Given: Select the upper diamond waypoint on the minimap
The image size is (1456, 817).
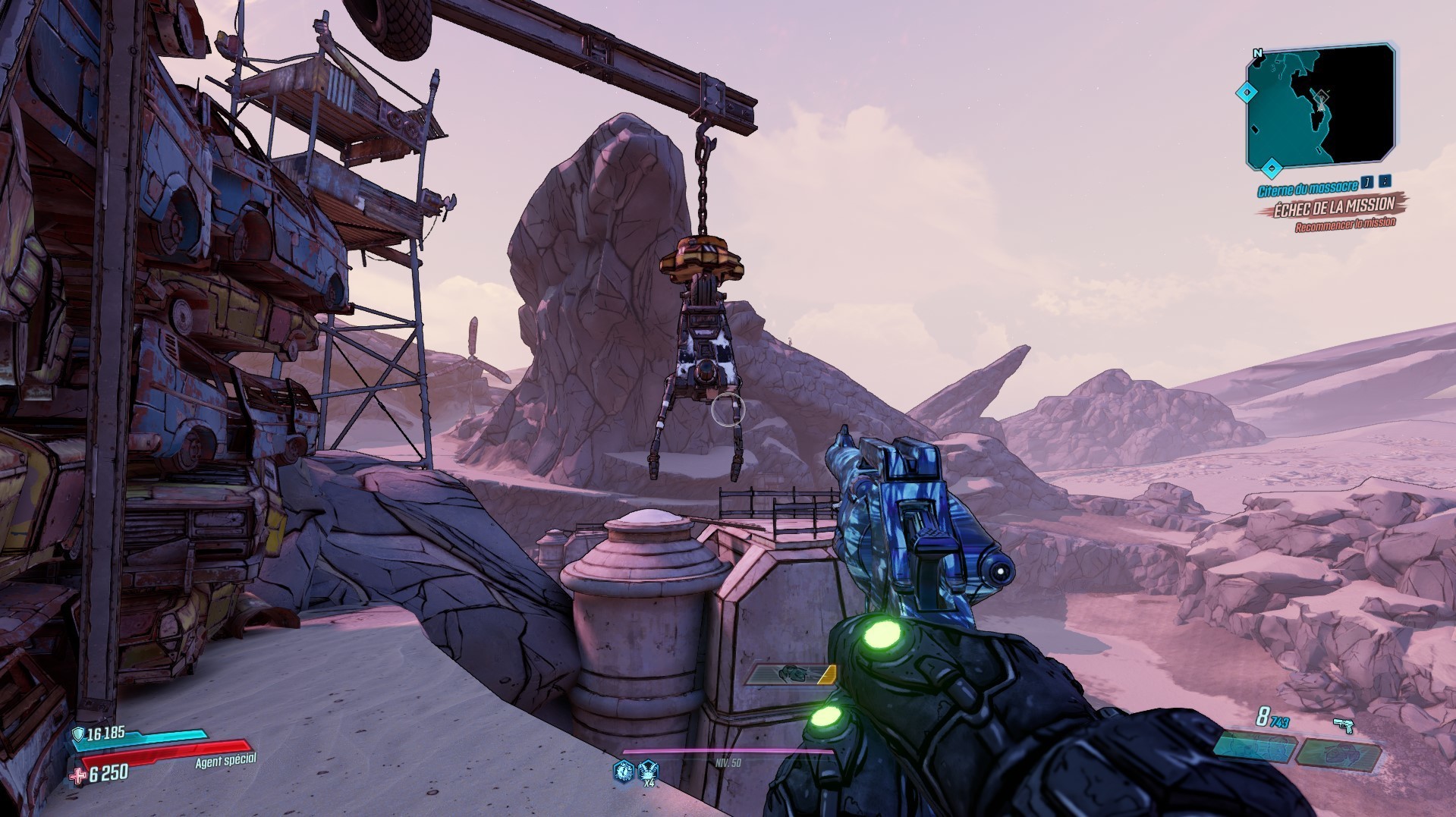Looking at the screenshot, I should (1247, 92).
